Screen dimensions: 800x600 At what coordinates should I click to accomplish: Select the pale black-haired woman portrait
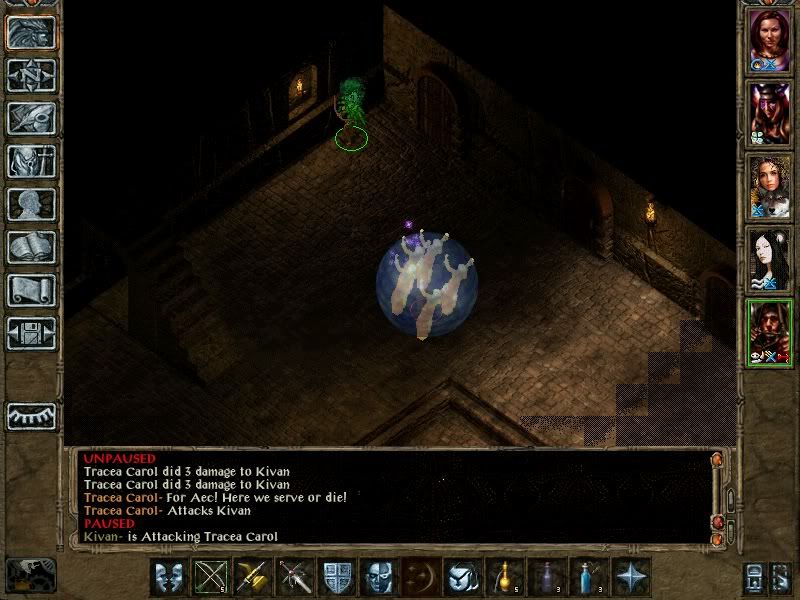point(770,260)
